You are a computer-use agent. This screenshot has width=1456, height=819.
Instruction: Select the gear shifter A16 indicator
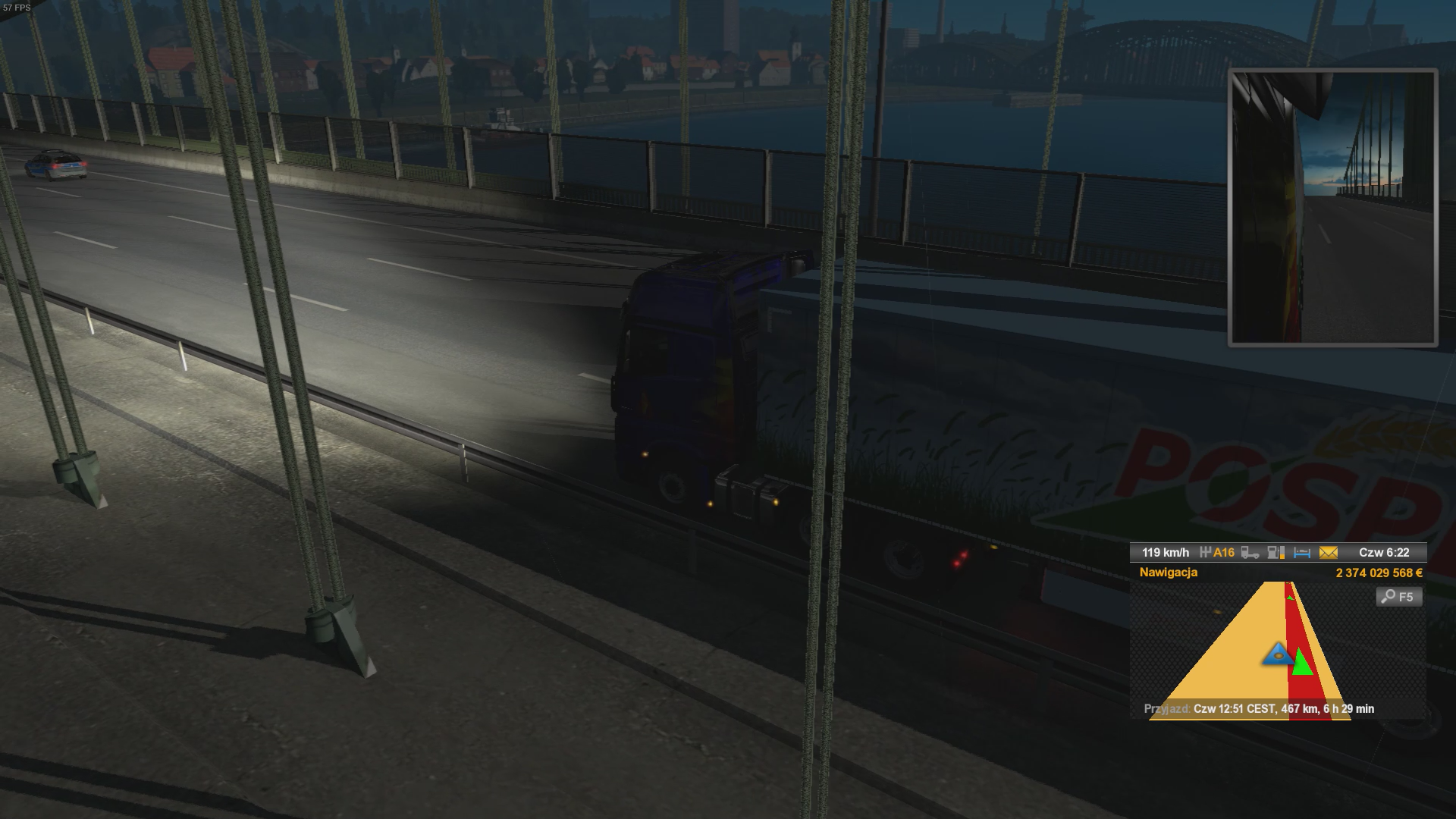[1217, 553]
